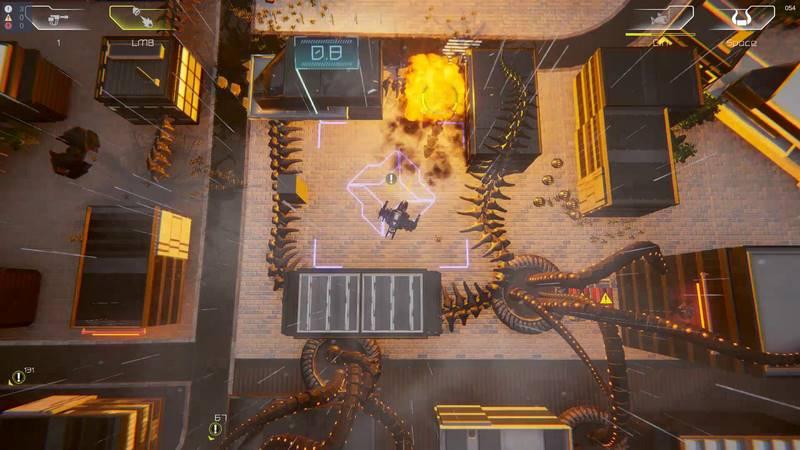This screenshot has height=450, width=800.
Task: Click the objective marker showing 131
Action: (x=17, y=377)
